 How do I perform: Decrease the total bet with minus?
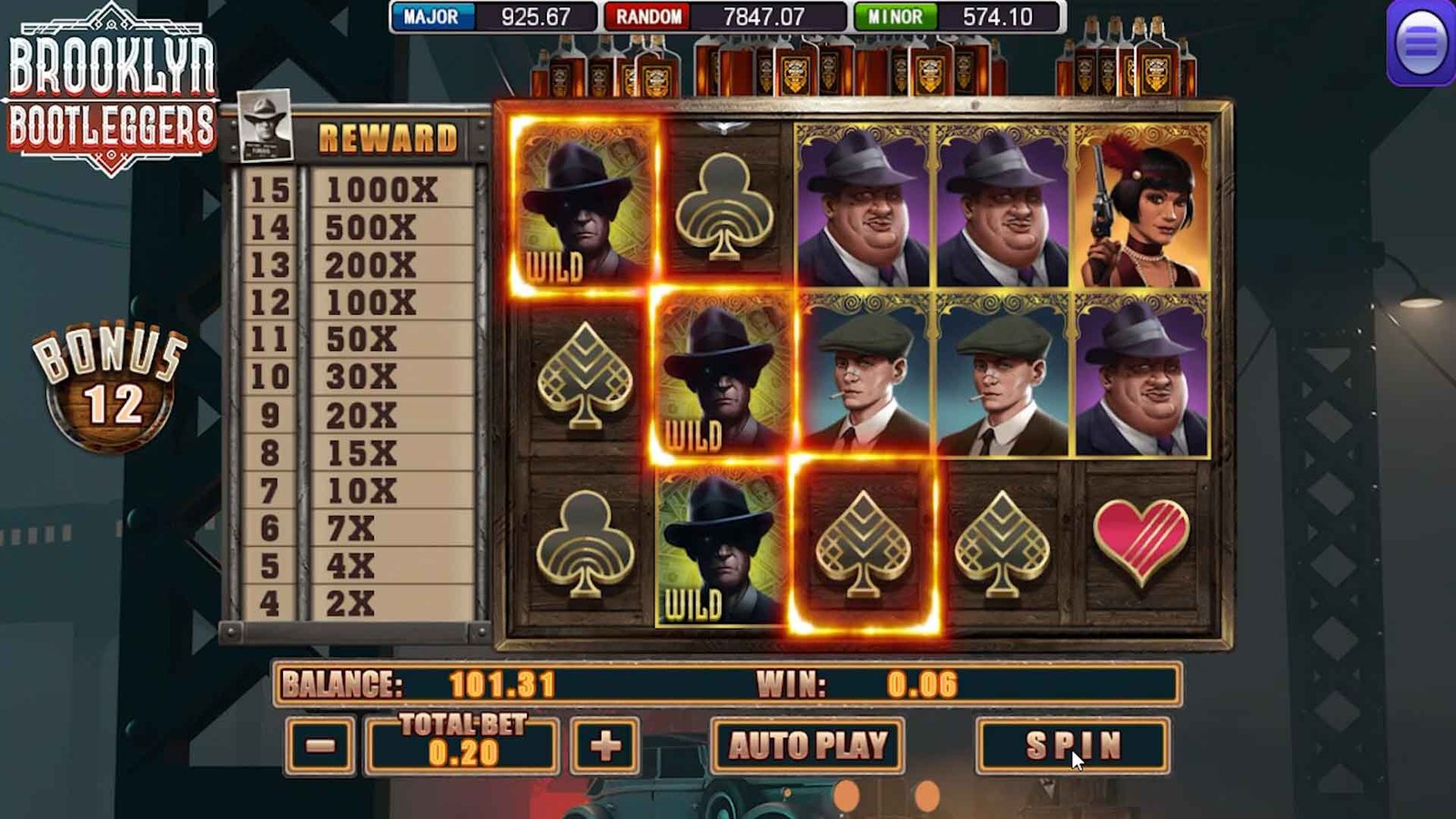pos(319,746)
